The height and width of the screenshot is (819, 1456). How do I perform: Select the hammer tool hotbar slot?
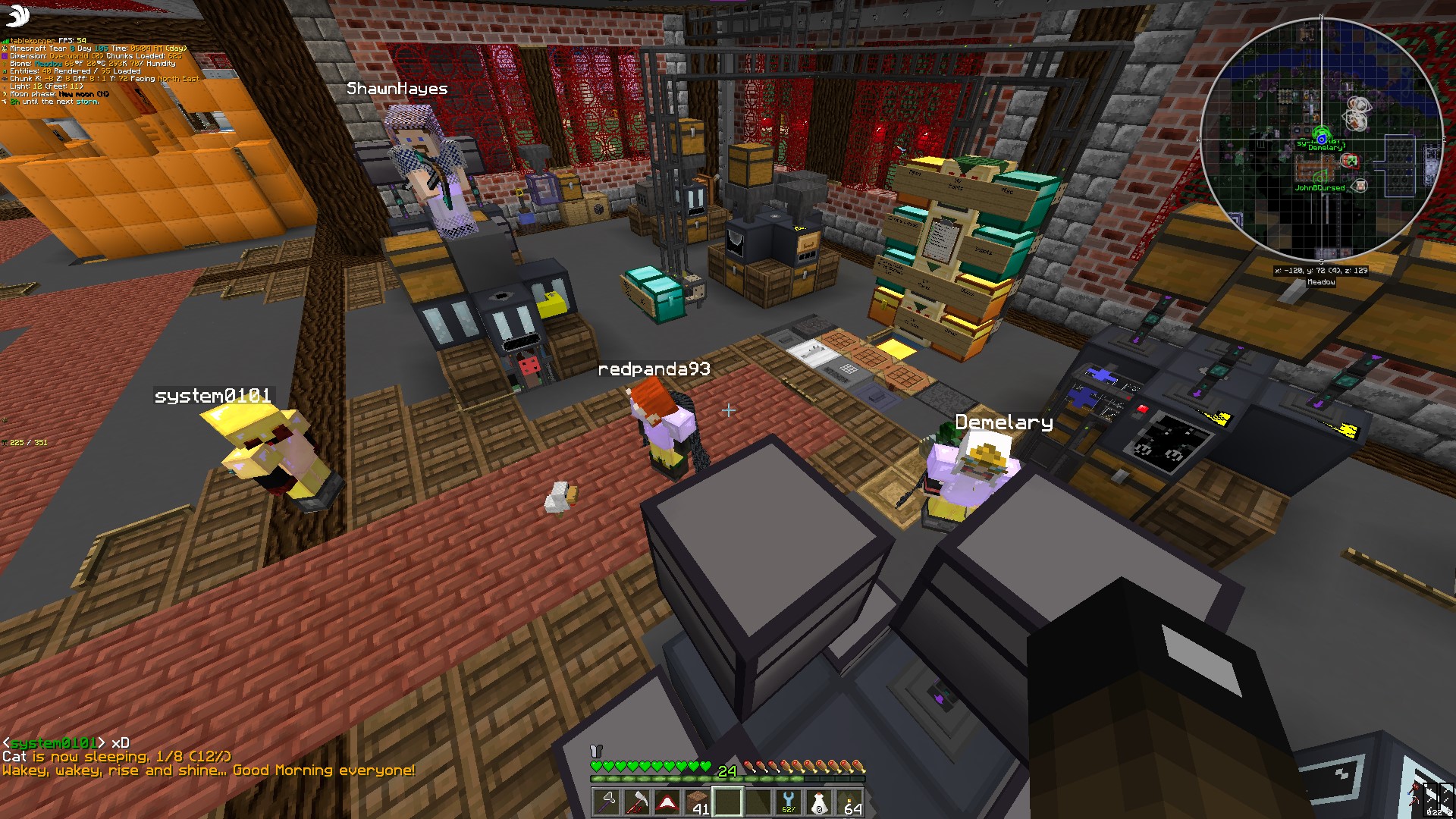click(607, 802)
